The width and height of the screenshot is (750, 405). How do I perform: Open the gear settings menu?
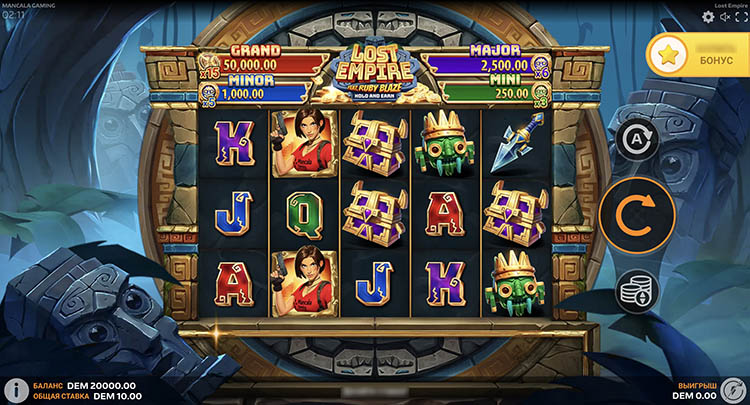709,16
